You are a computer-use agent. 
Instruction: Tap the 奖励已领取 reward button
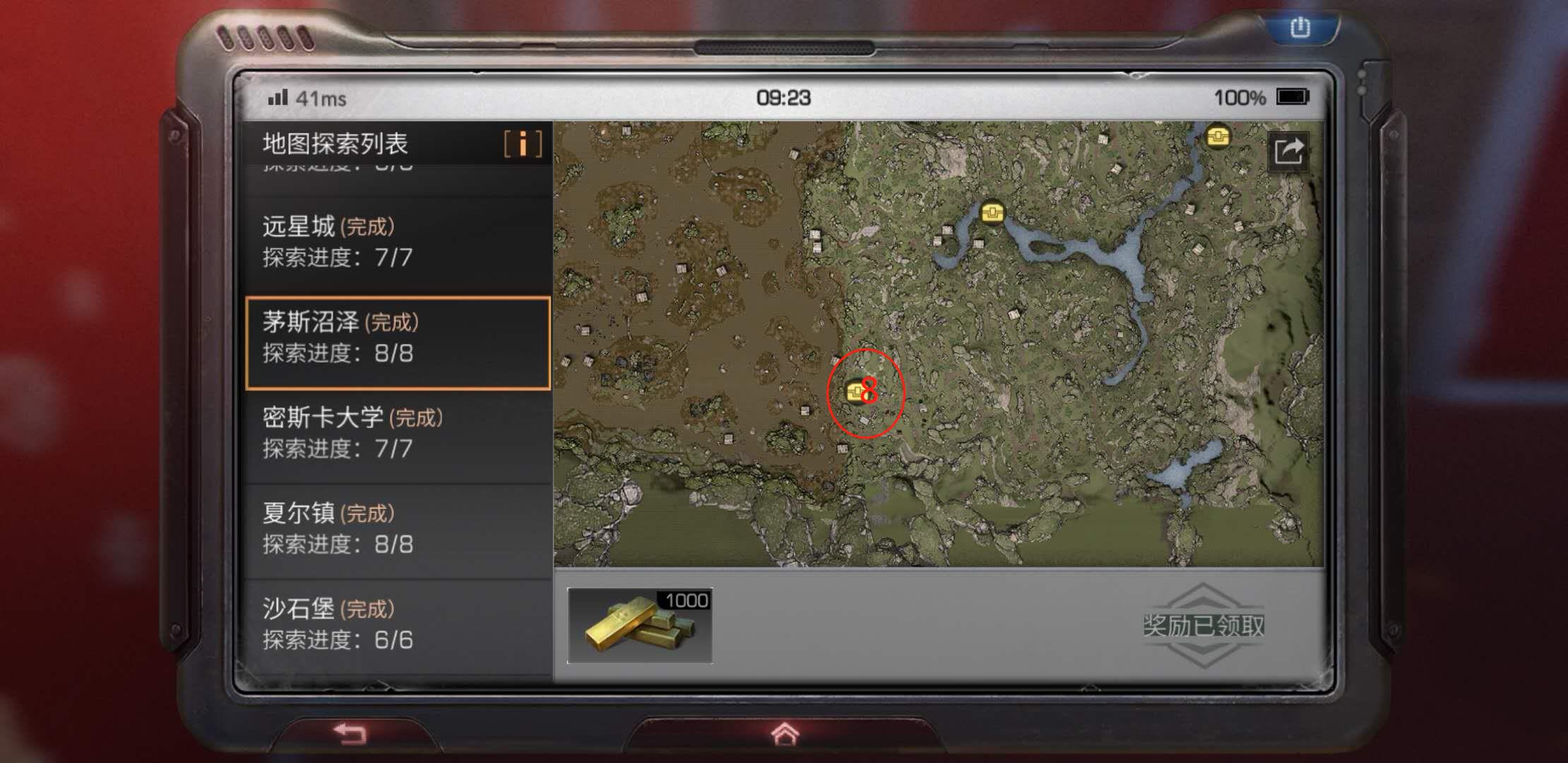(1204, 625)
